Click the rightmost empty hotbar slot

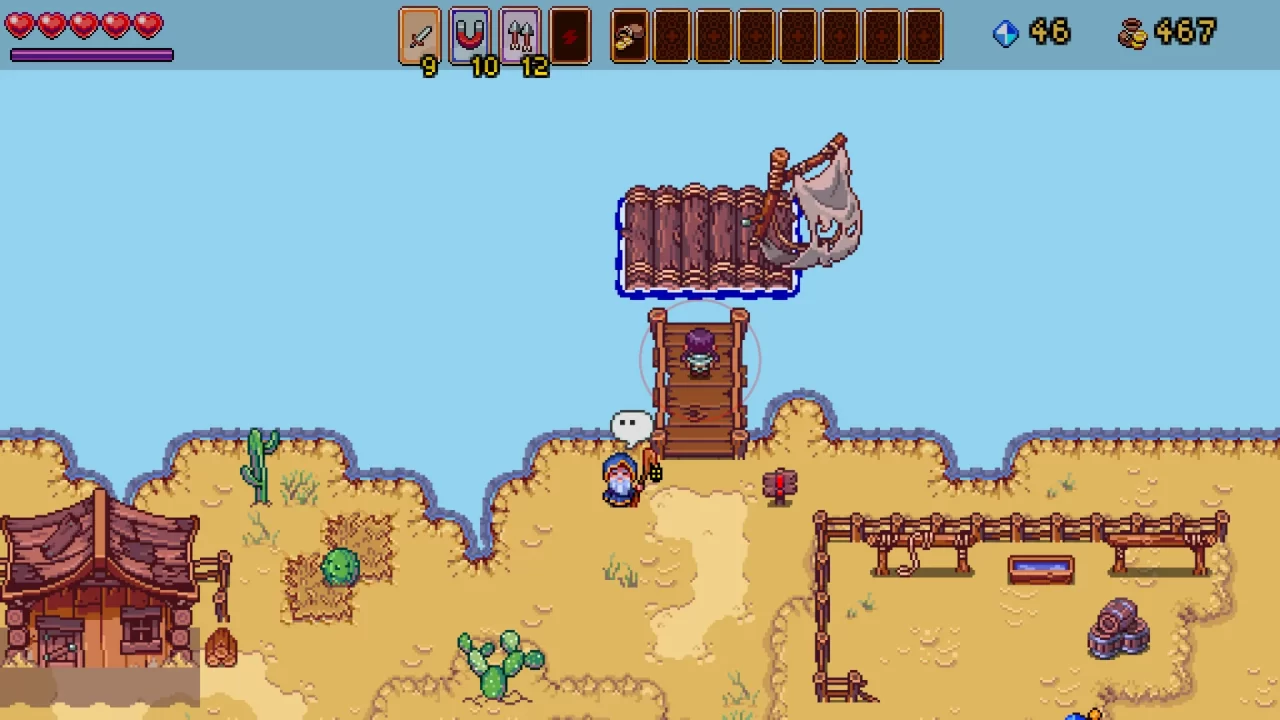tap(924, 35)
